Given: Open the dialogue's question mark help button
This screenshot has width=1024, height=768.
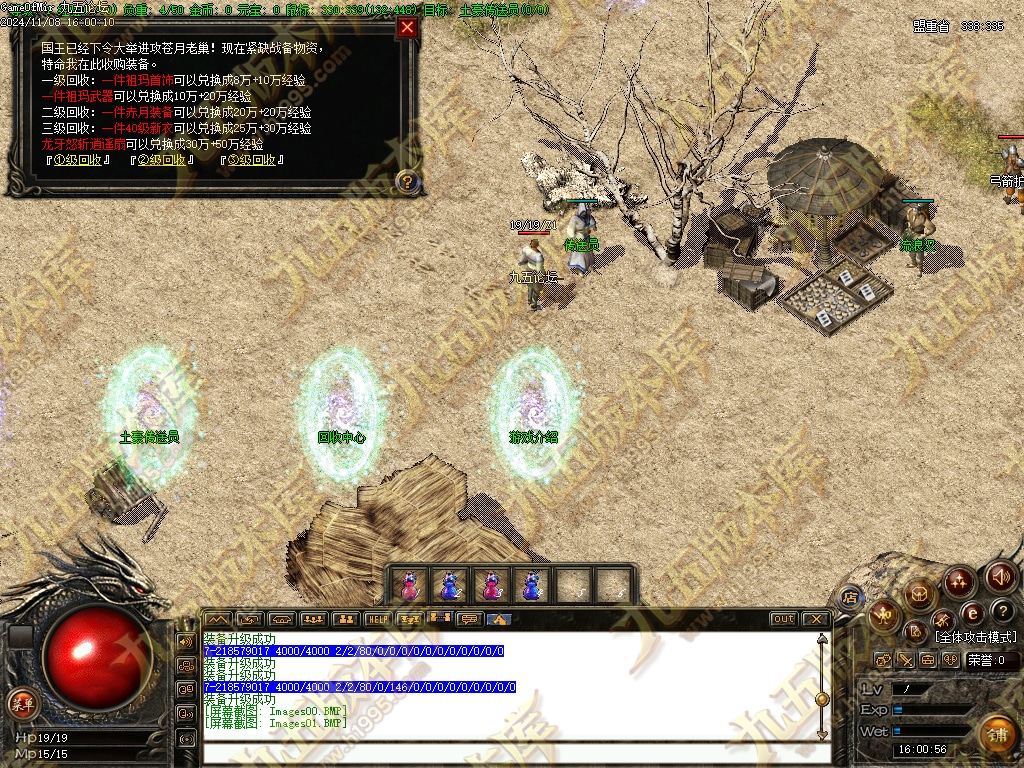Looking at the screenshot, I should click(x=407, y=182).
